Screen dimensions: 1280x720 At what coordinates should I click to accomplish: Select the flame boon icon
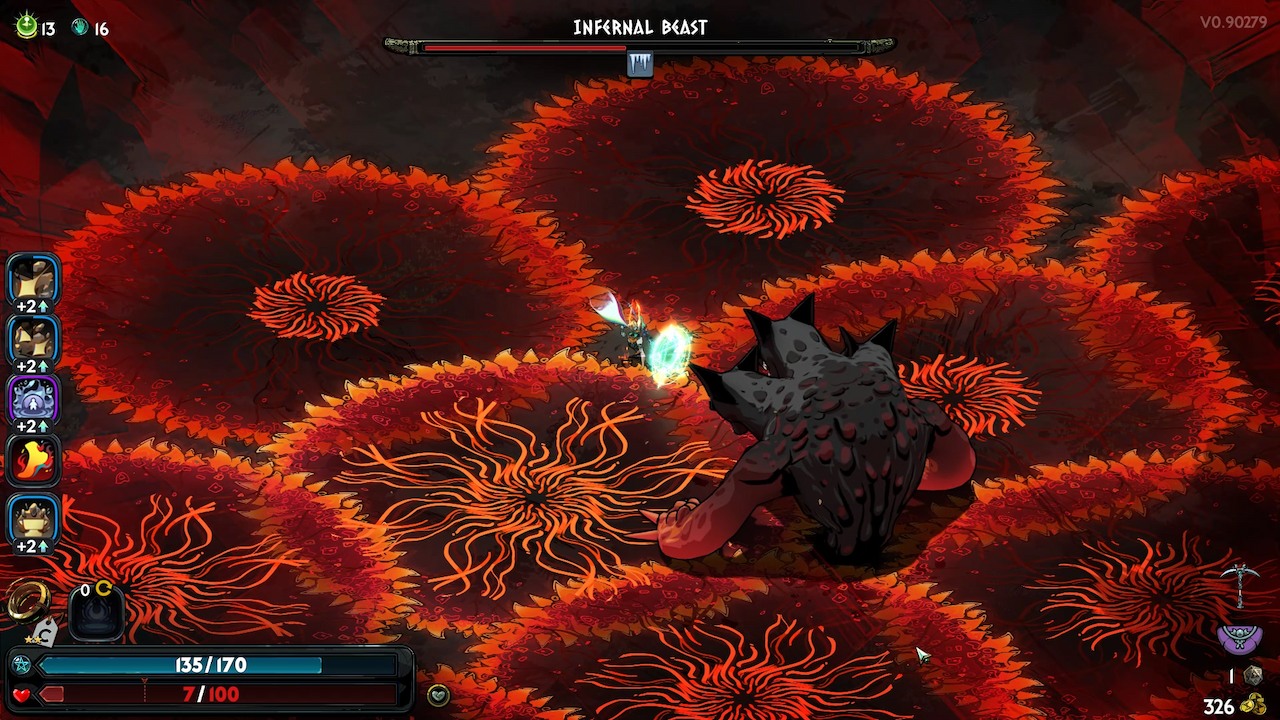coord(34,461)
